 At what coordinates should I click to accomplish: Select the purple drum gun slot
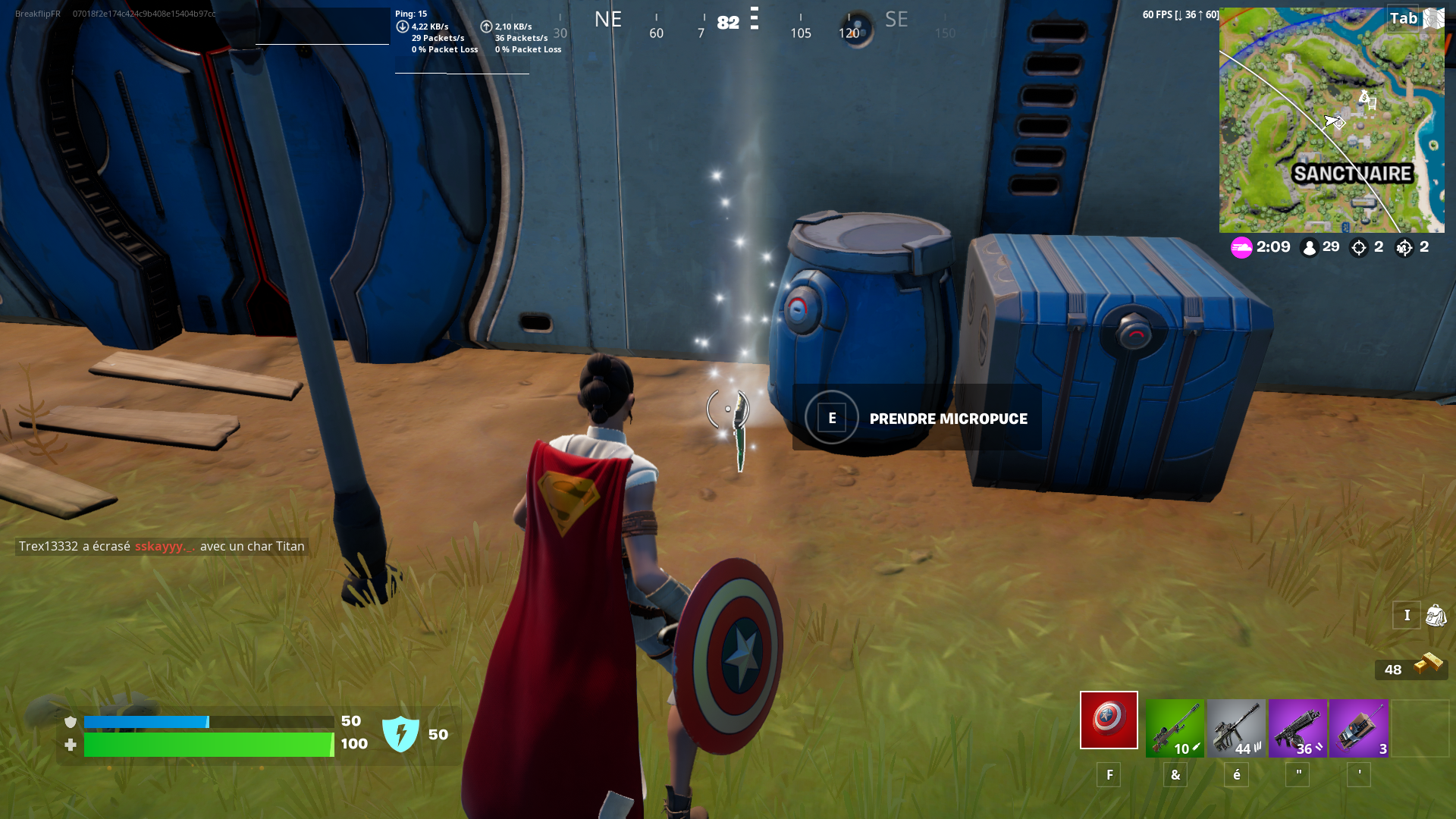[x=1297, y=724]
